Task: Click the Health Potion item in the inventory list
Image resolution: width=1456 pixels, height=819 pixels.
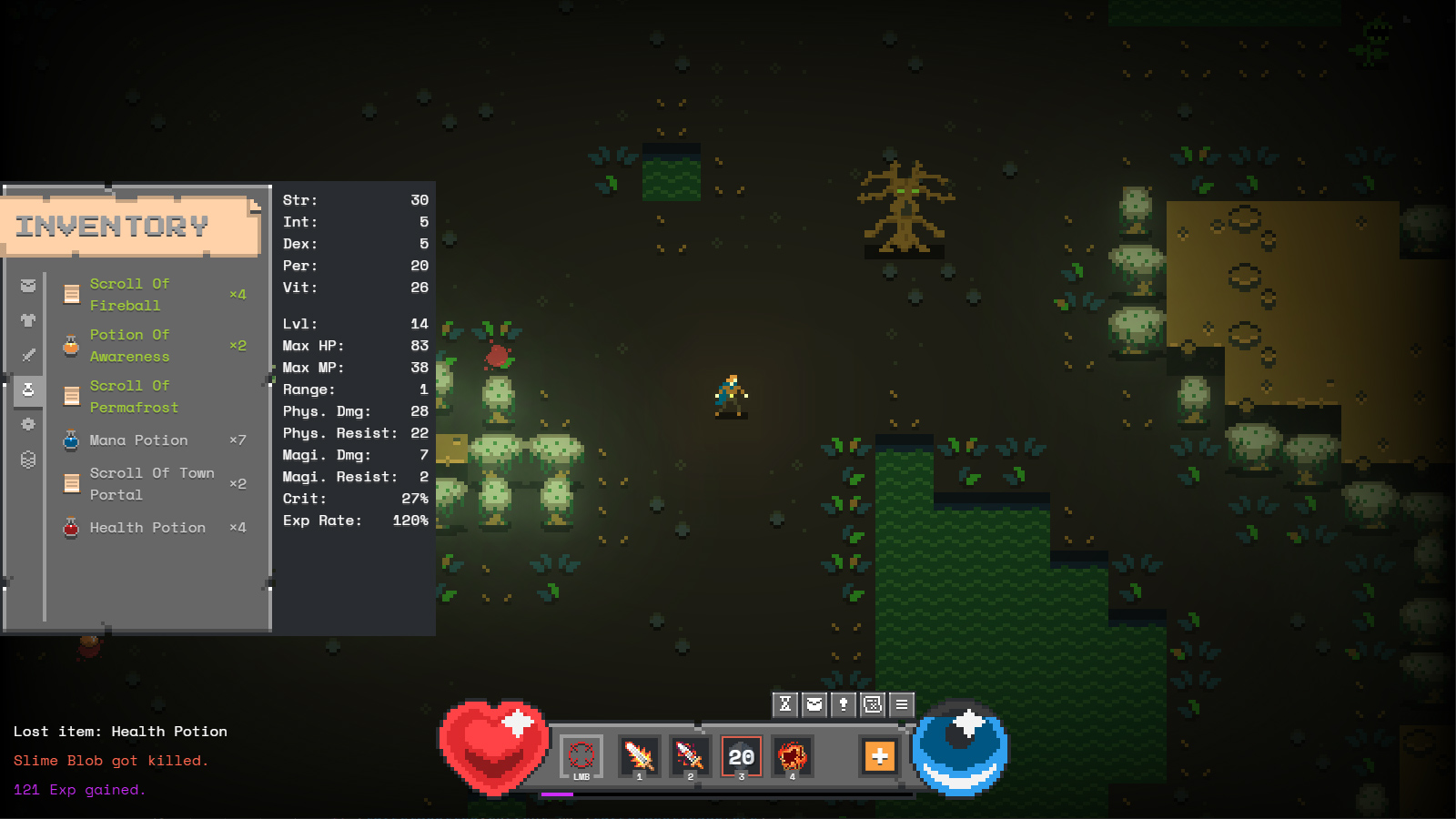Action: click(147, 528)
